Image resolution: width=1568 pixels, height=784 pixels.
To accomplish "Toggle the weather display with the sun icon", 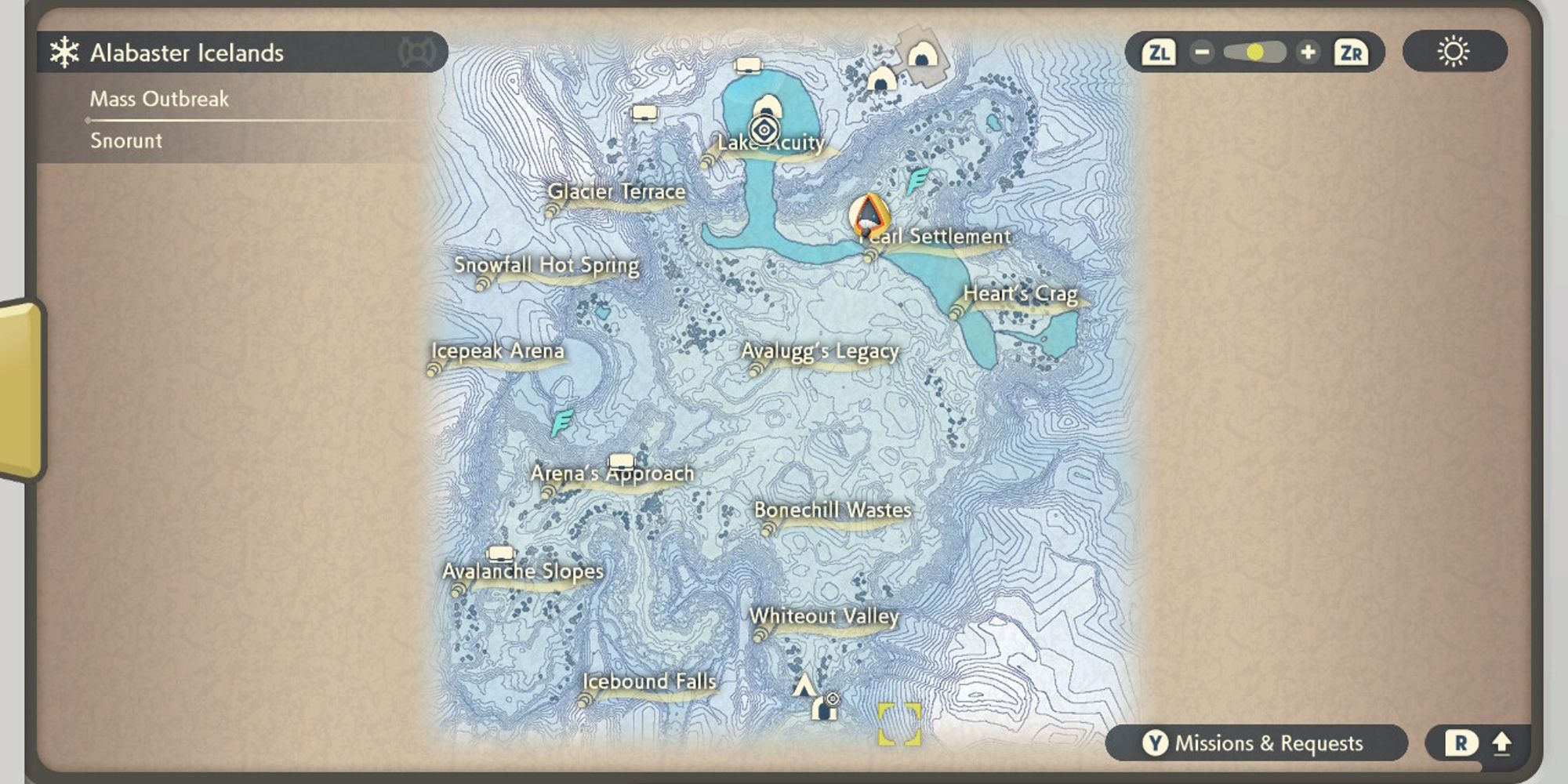I will click(x=1454, y=52).
